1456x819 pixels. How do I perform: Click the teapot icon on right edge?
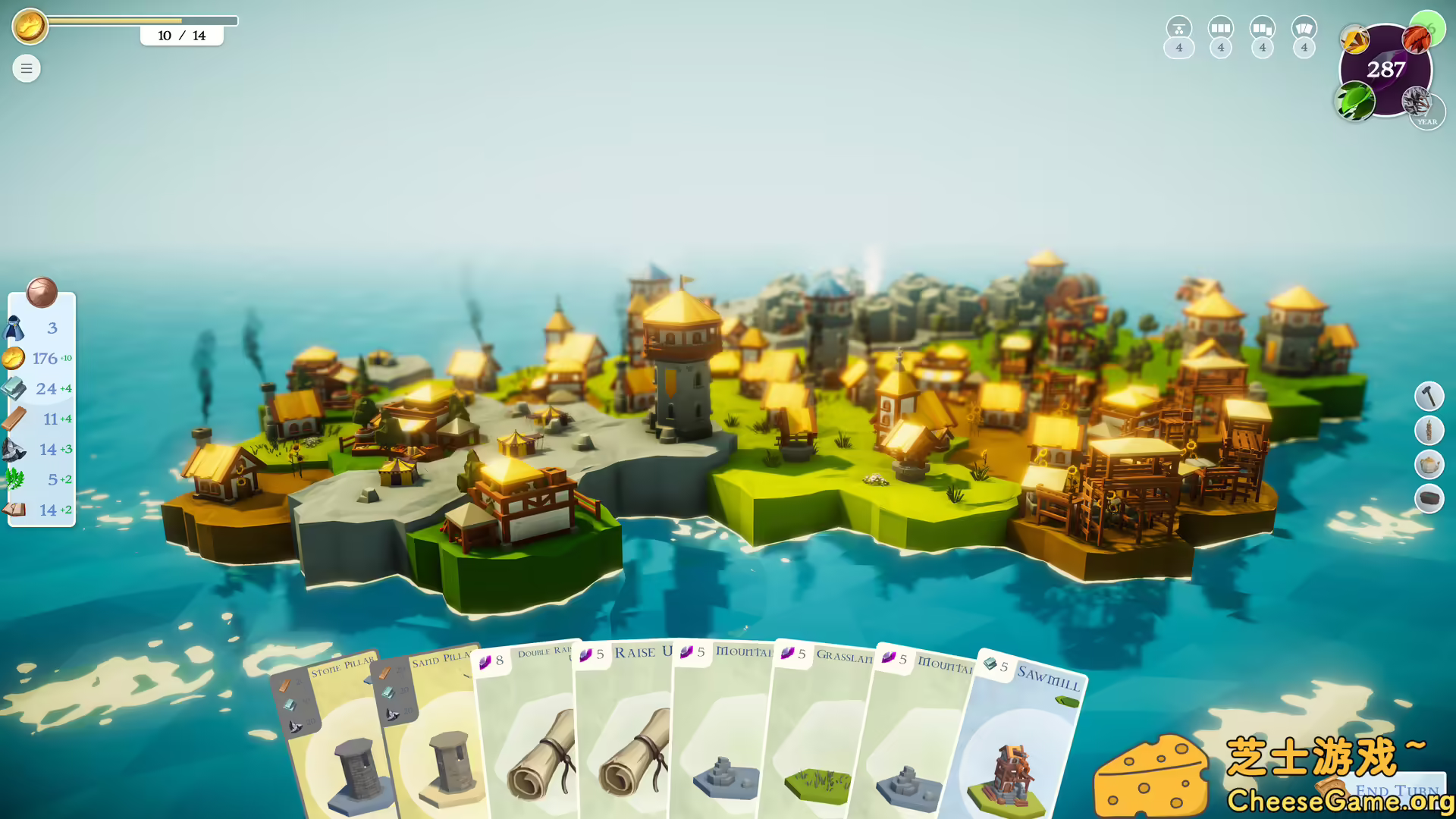click(1429, 464)
